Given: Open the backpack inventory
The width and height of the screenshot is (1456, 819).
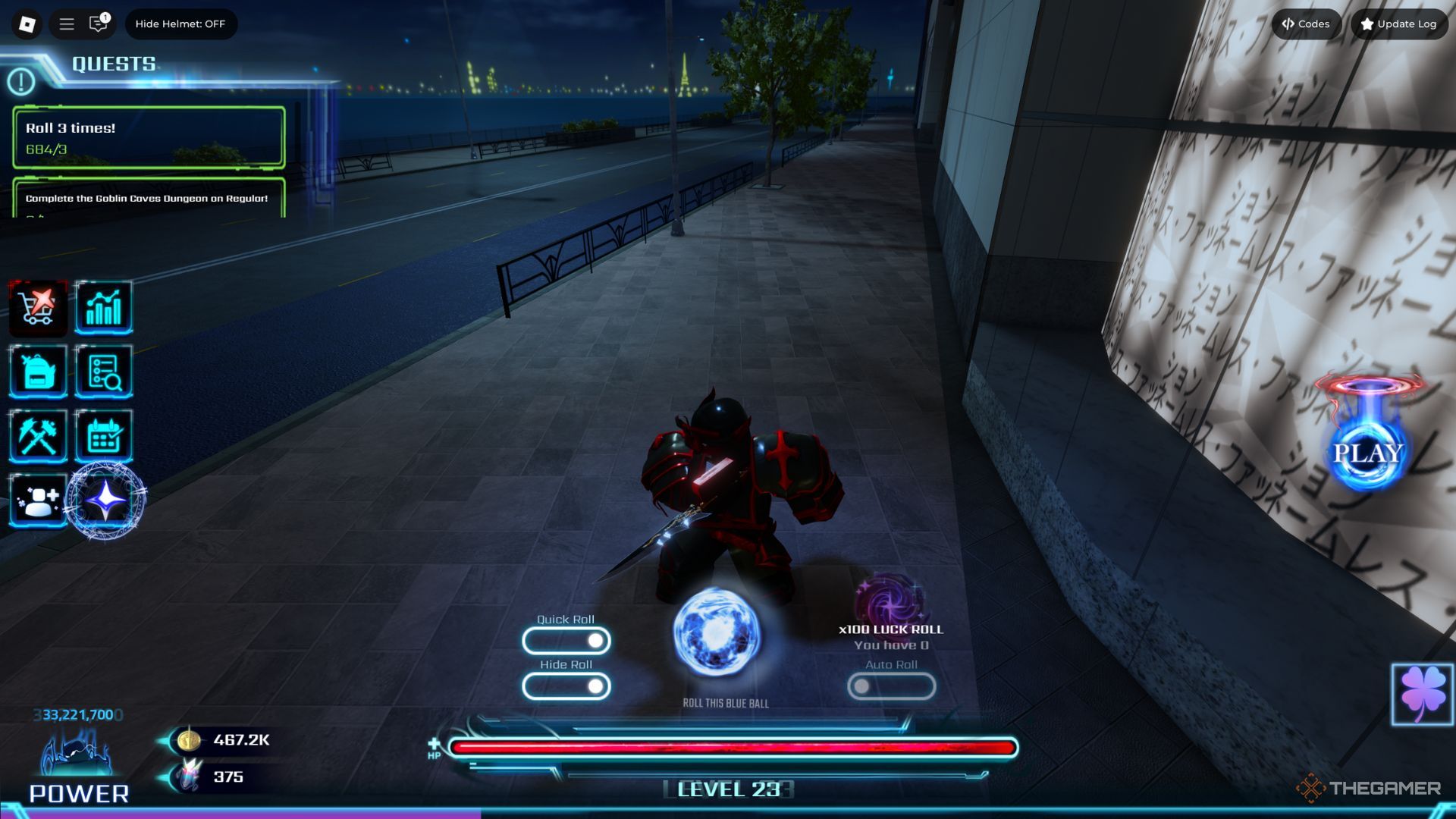Looking at the screenshot, I should 38,372.
